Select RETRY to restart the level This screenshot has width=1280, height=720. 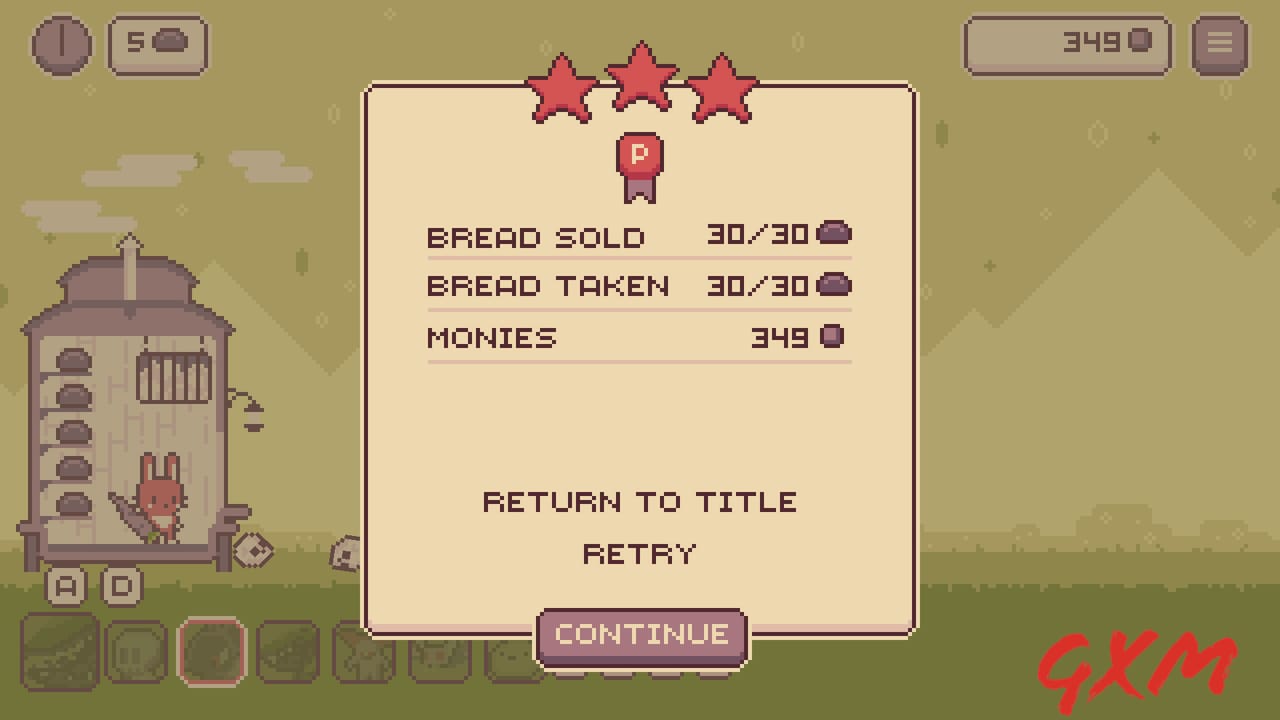pos(639,553)
